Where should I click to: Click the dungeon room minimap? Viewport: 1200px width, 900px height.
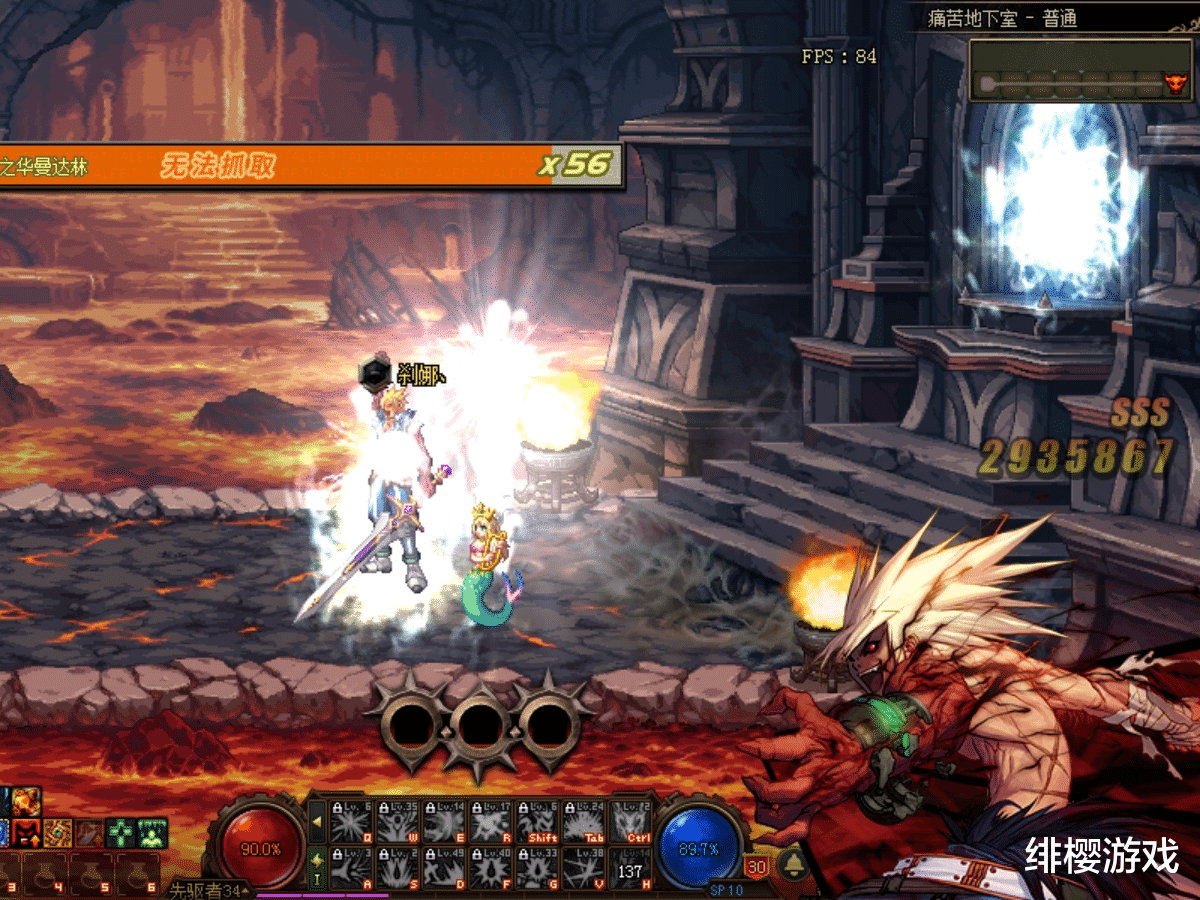(1080, 70)
